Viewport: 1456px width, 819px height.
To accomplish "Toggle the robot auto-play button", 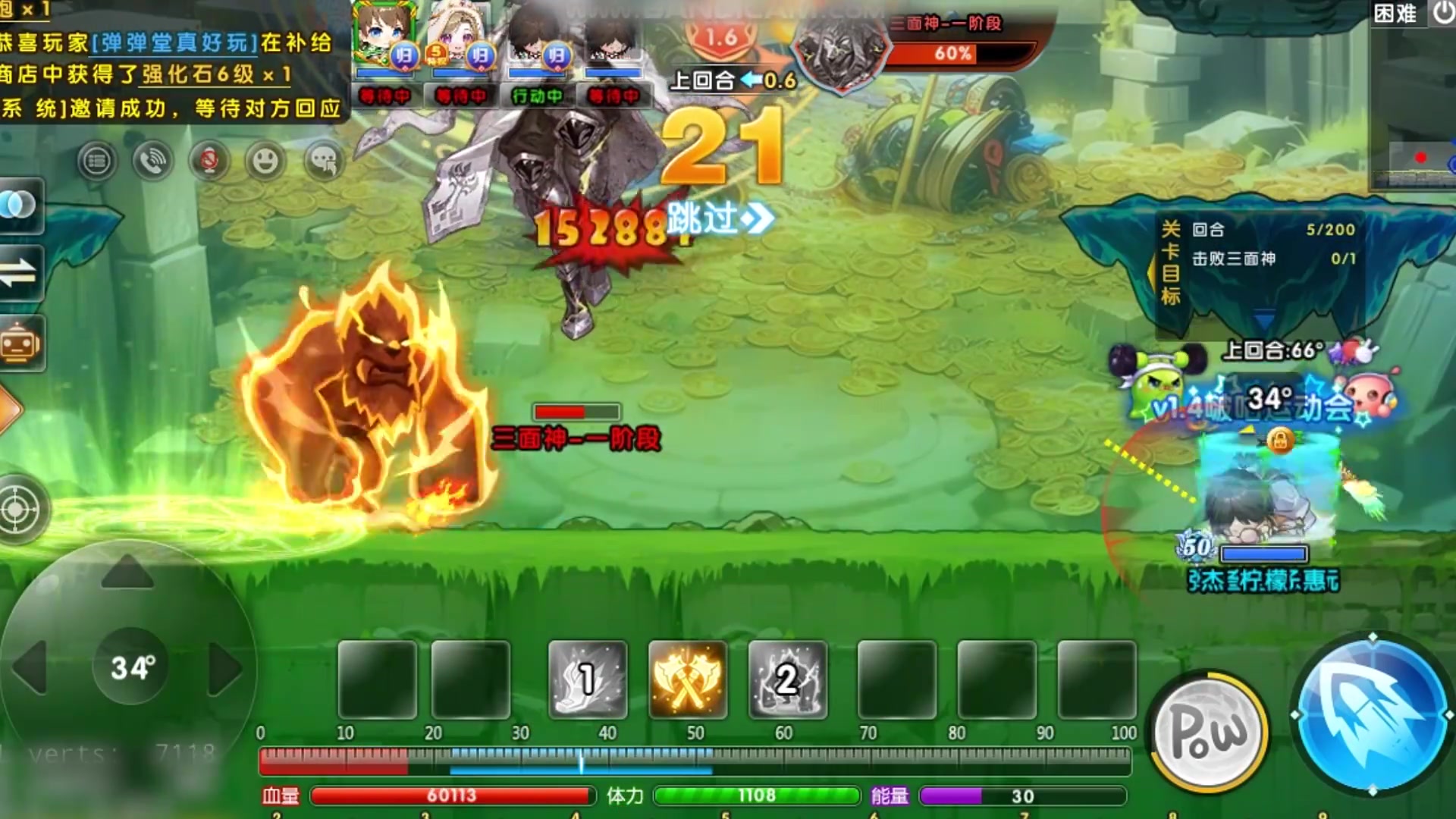I will (x=19, y=344).
